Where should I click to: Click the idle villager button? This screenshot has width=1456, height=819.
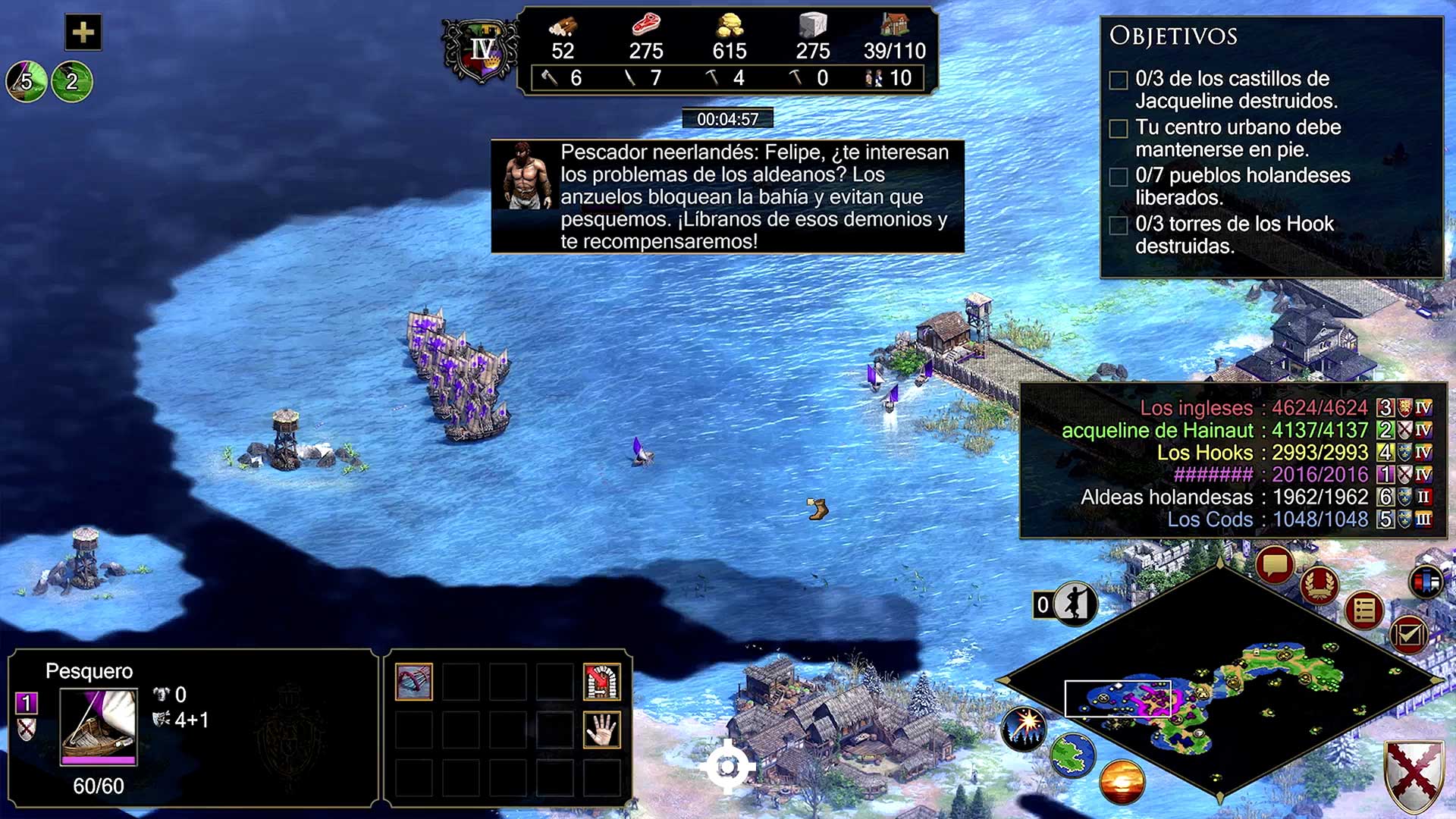(1075, 604)
